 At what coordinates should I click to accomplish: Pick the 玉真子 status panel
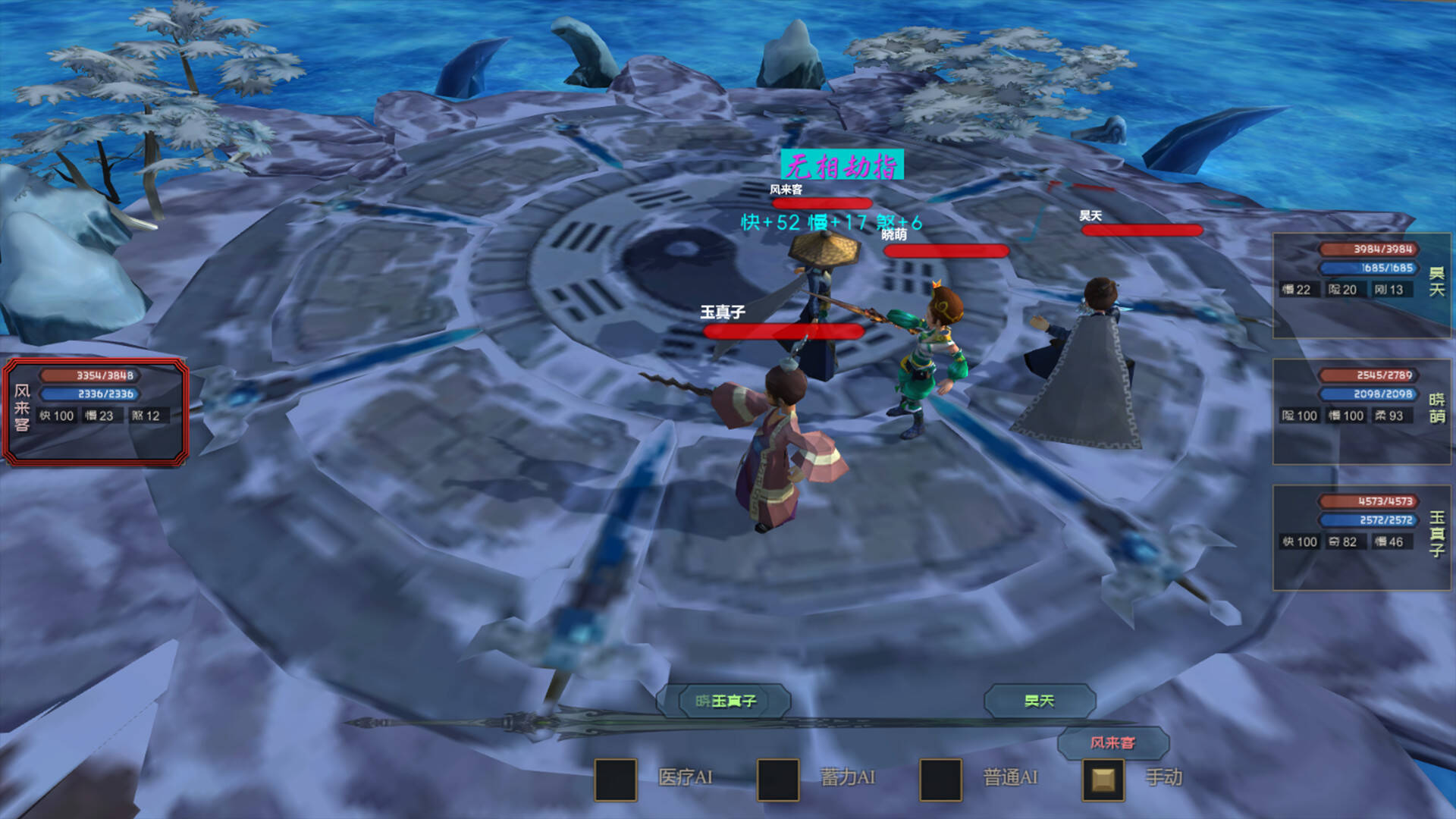click(x=1362, y=537)
